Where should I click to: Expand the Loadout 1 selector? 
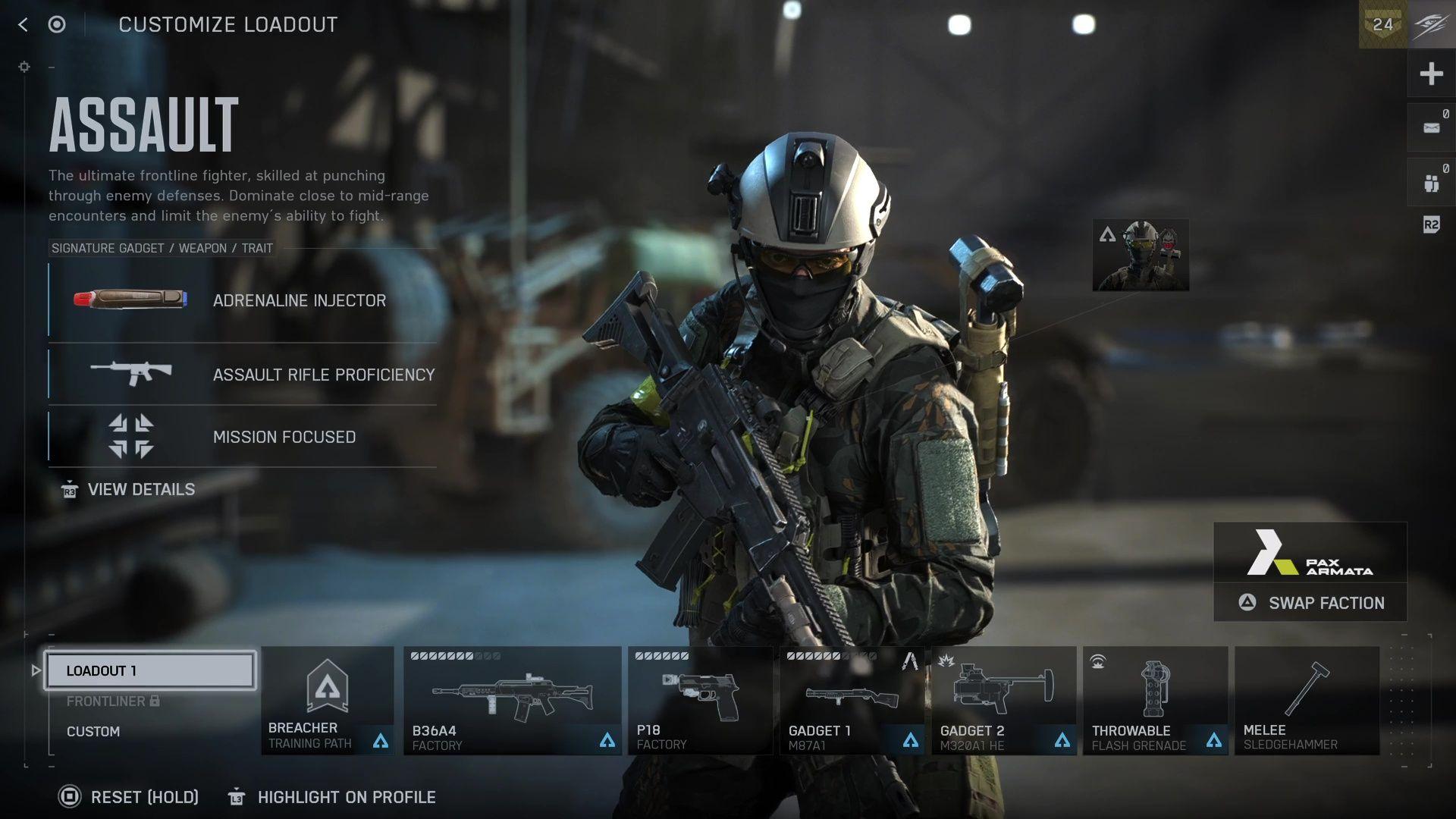tap(149, 670)
